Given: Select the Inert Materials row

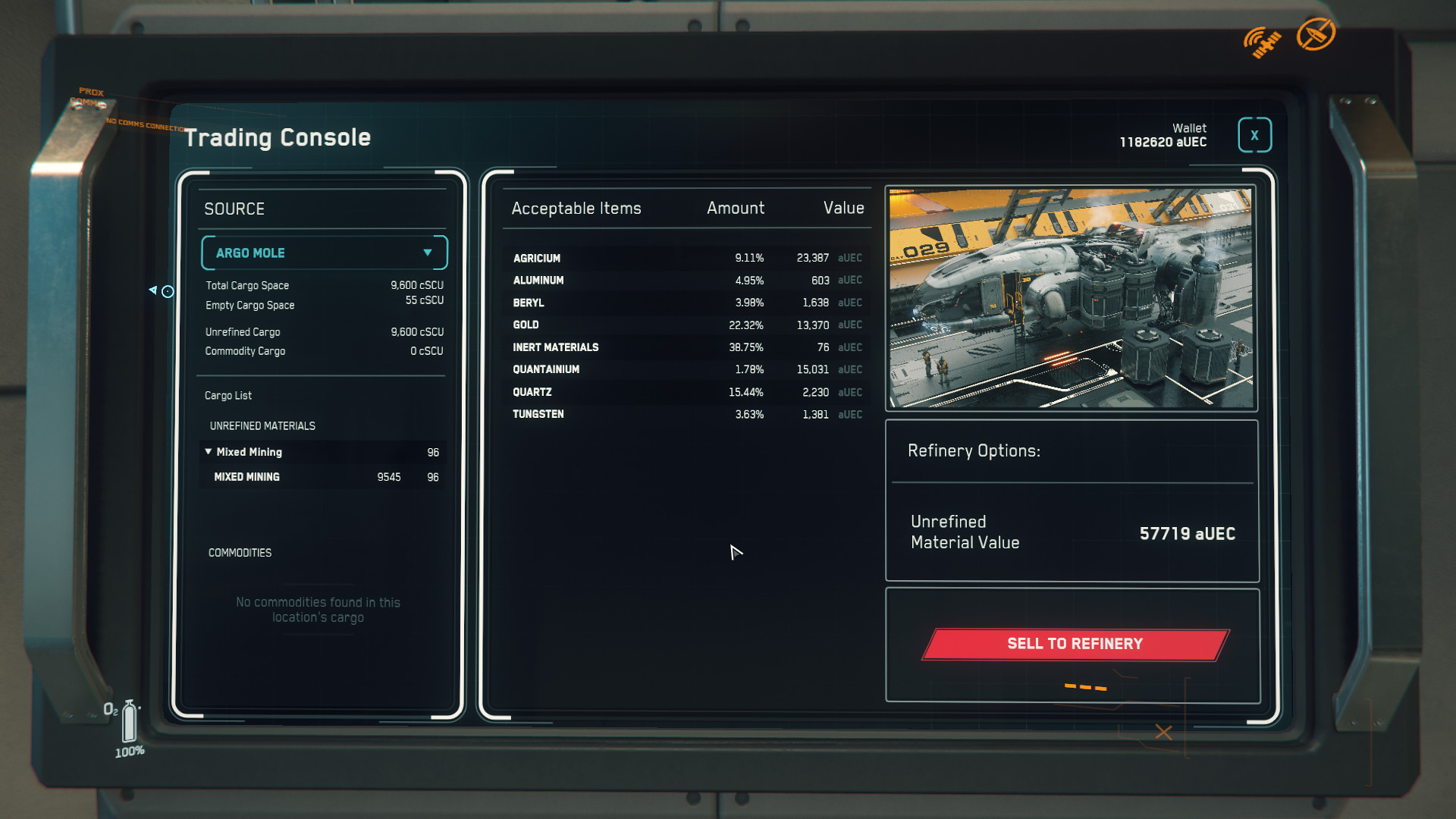Looking at the screenshot, I should (686, 347).
